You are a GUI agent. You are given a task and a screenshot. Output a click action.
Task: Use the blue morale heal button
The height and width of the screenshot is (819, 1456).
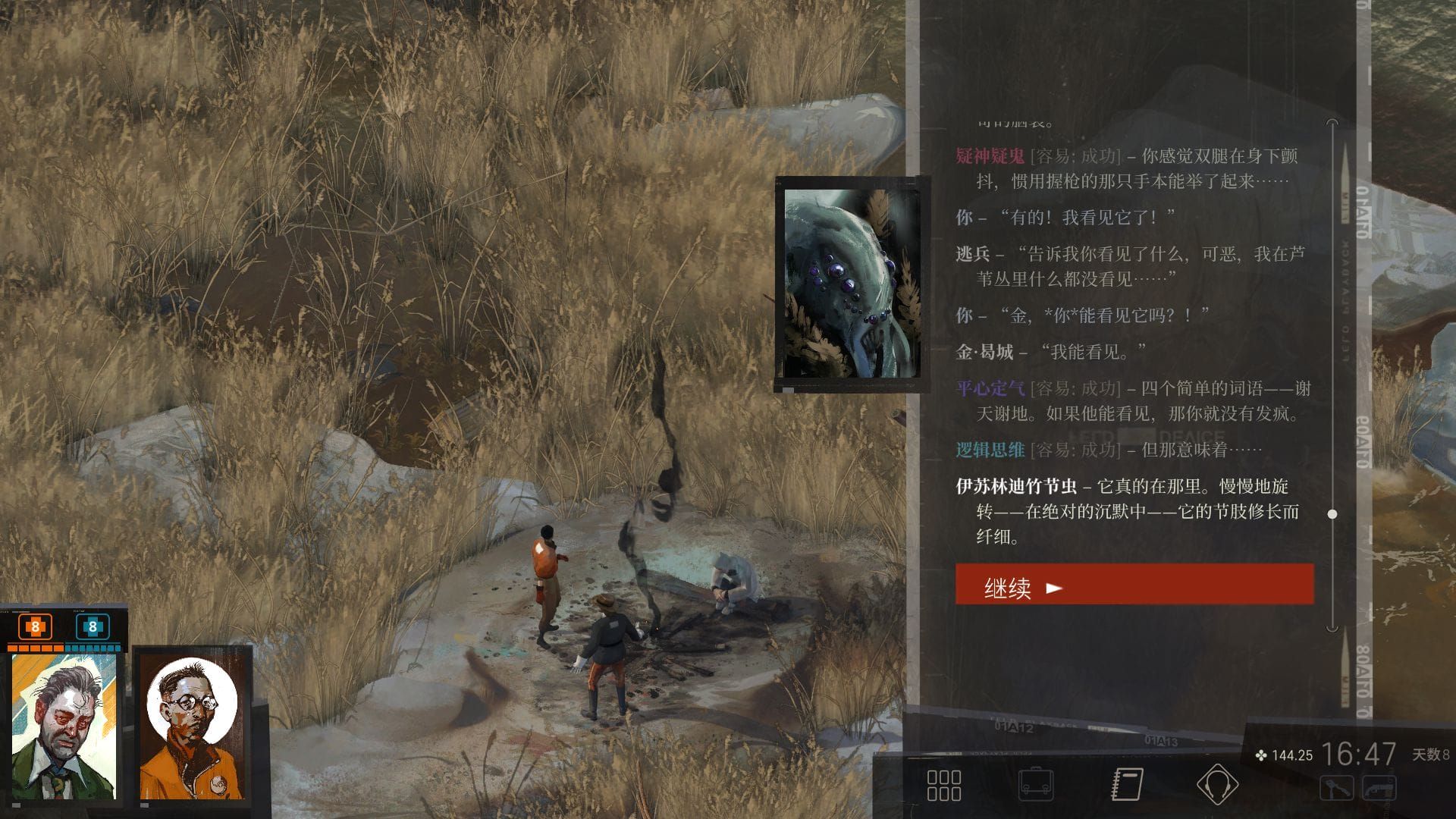coord(93,627)
